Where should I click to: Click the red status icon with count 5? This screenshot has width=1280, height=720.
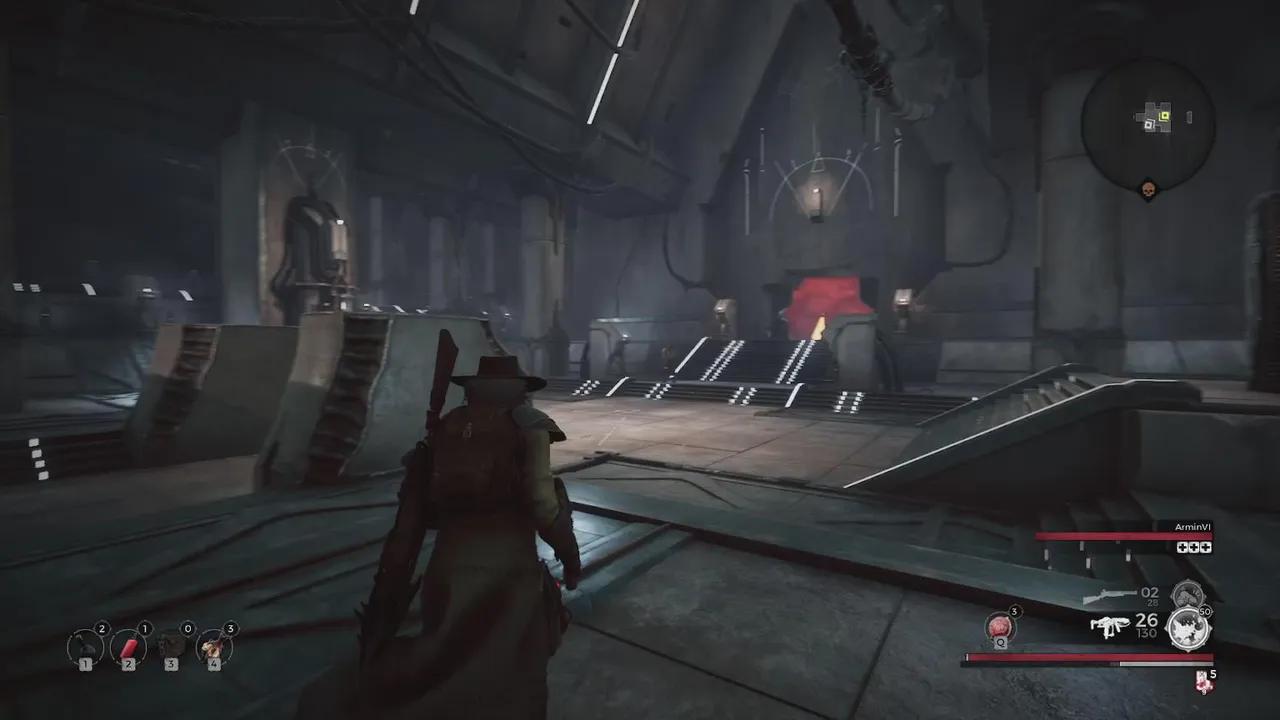1203,682
